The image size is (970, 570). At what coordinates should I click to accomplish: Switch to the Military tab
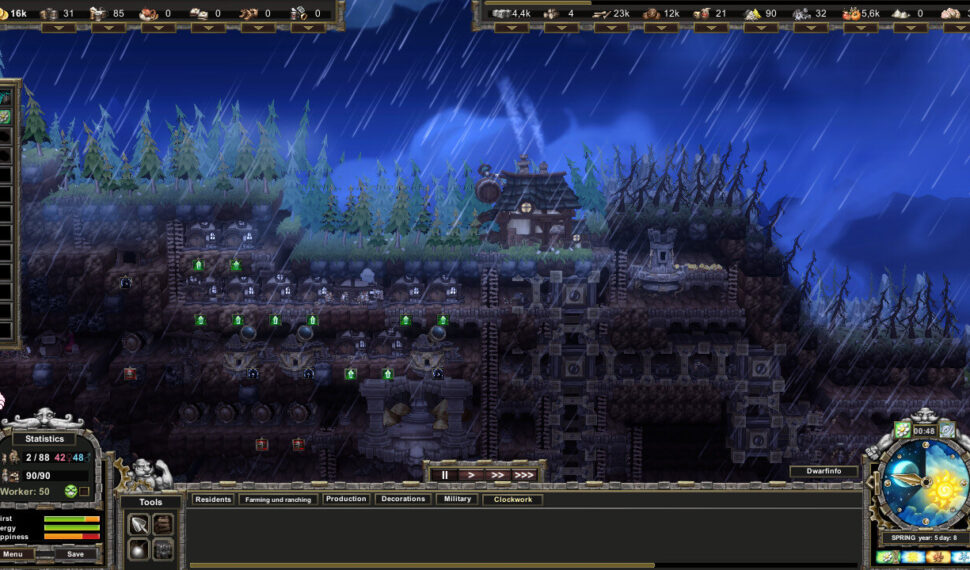tap(456, 499)
